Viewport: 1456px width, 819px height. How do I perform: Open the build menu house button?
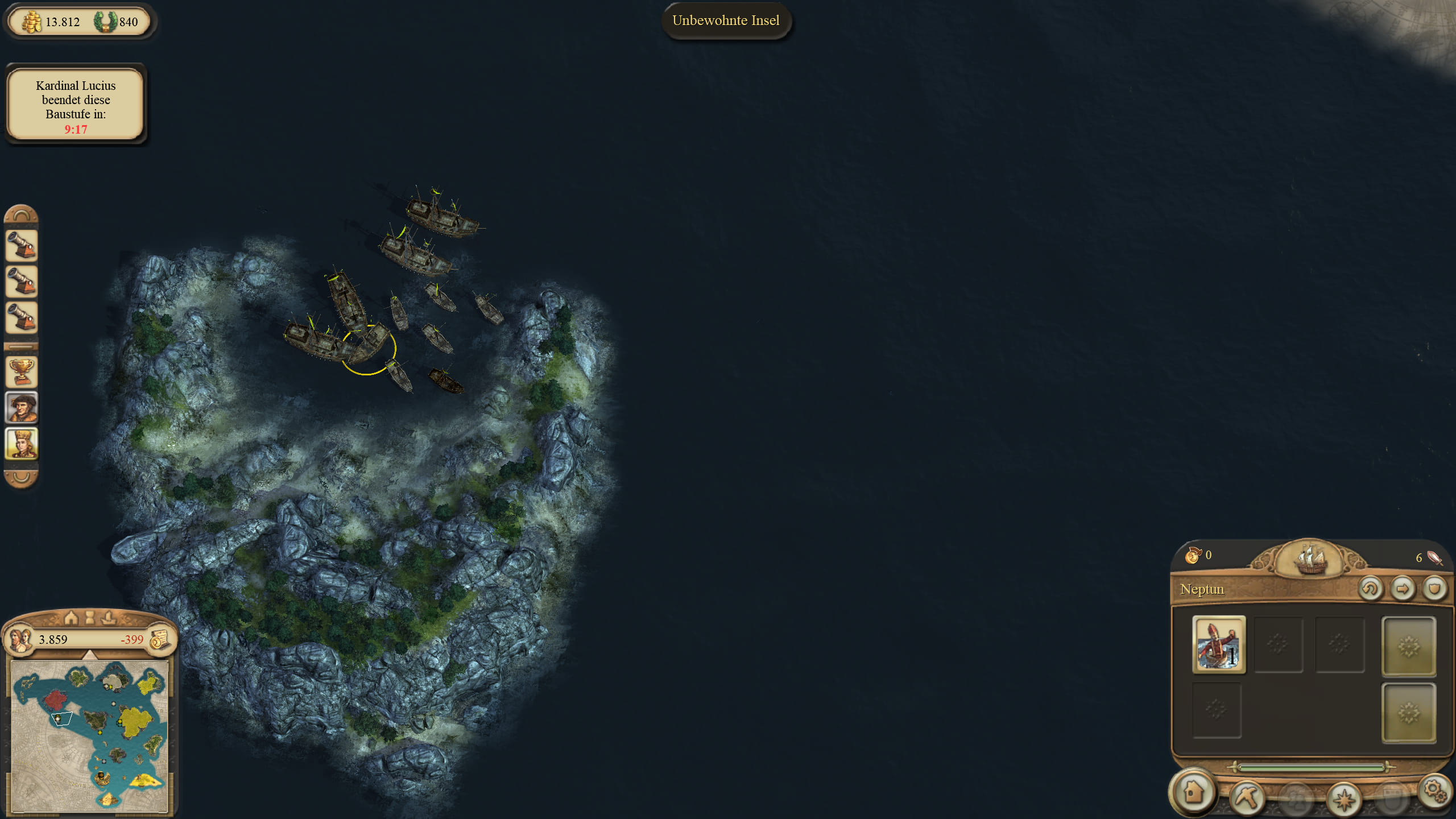pos(1193,791)
